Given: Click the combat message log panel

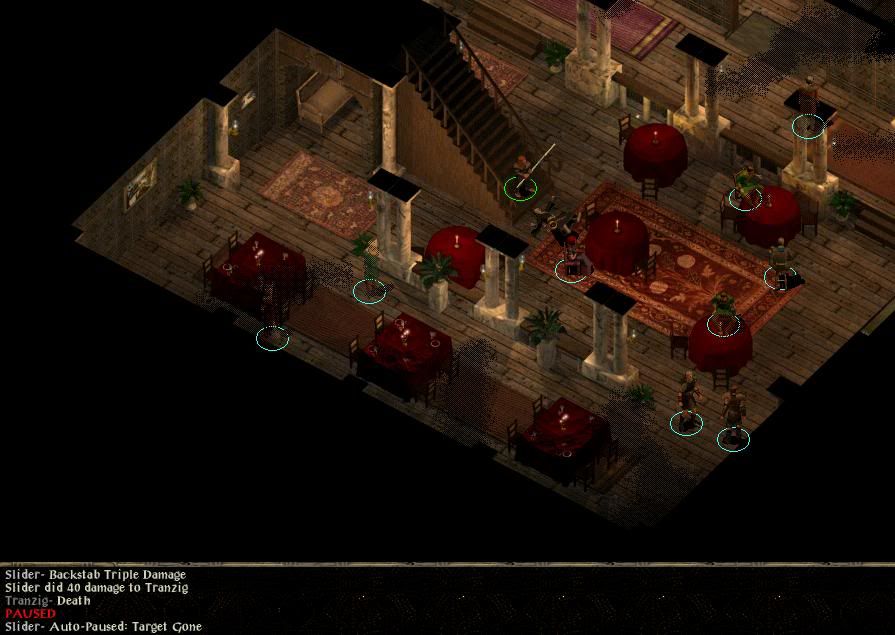Looking at the screenshot, I should (x=447, y=600).
